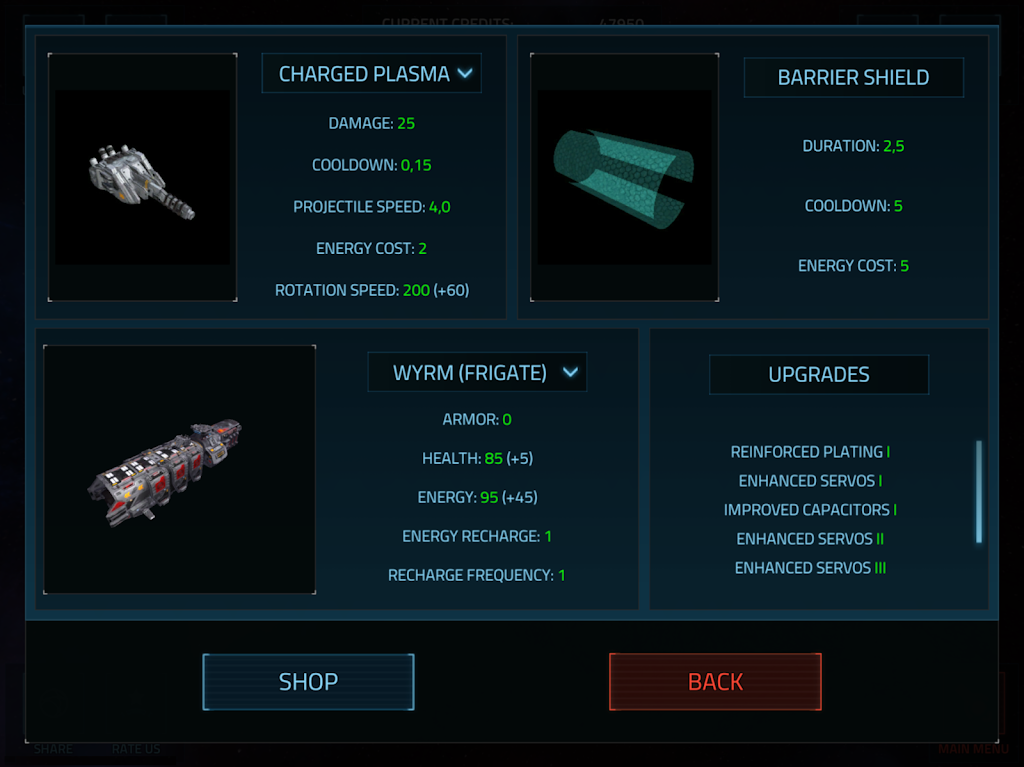Screen dimensions: 1024x767
Task: Open the Wyrm (Frigate) ship dropdown
Action: point(476,373)
